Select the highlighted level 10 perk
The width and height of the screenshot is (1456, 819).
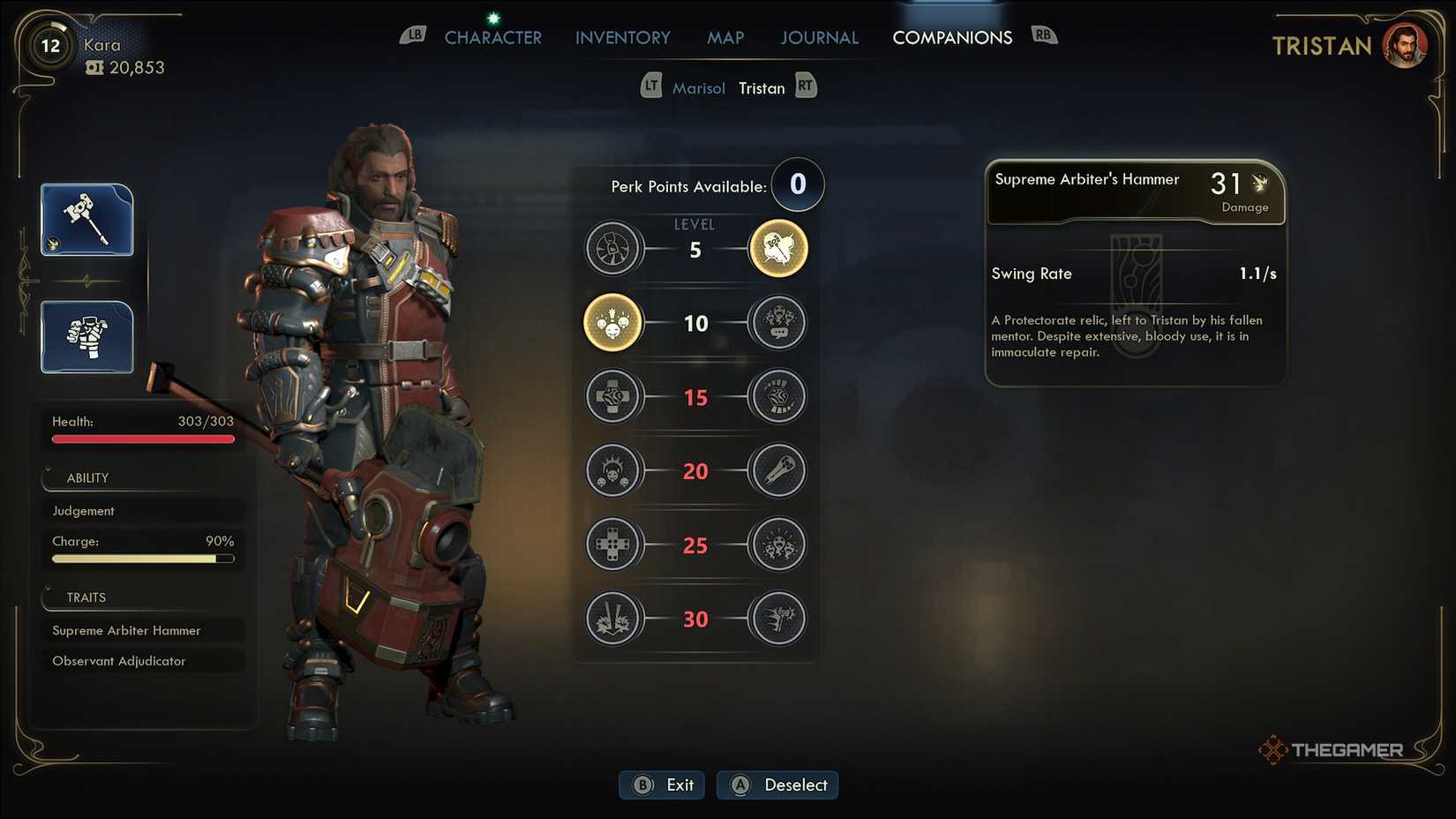[612, 323]
